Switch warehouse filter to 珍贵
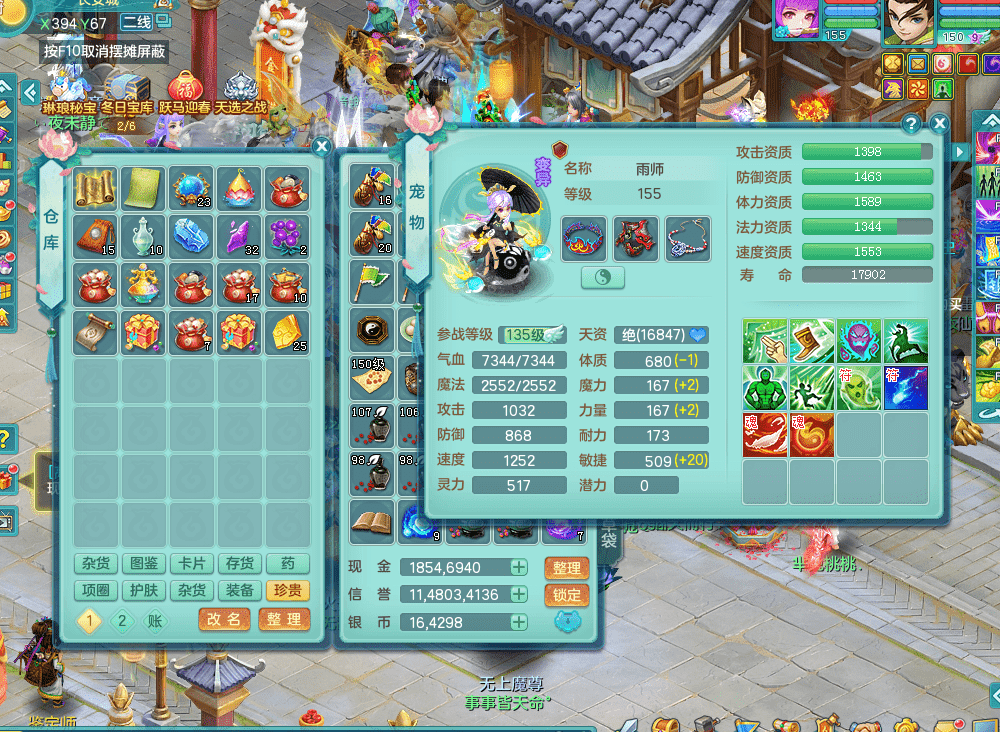This screenshot has width=1000, height=732. coord(287,591)
